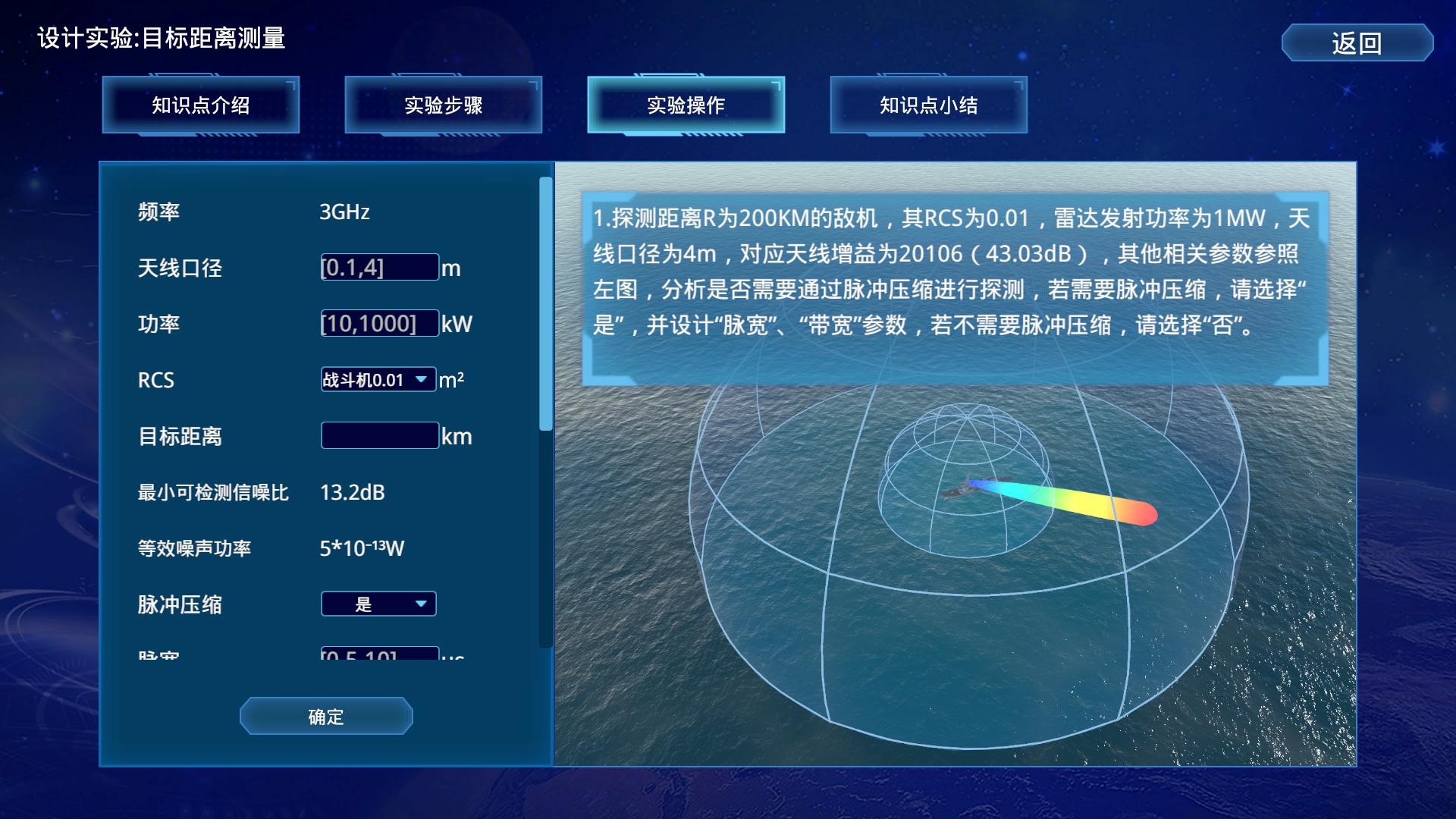Open the 实验步骤 tab

click(444, 105)
